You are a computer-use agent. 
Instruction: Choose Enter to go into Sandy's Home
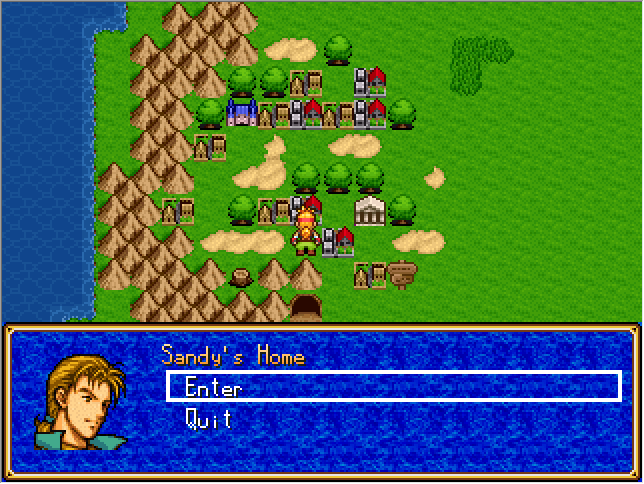coord(213,387)
